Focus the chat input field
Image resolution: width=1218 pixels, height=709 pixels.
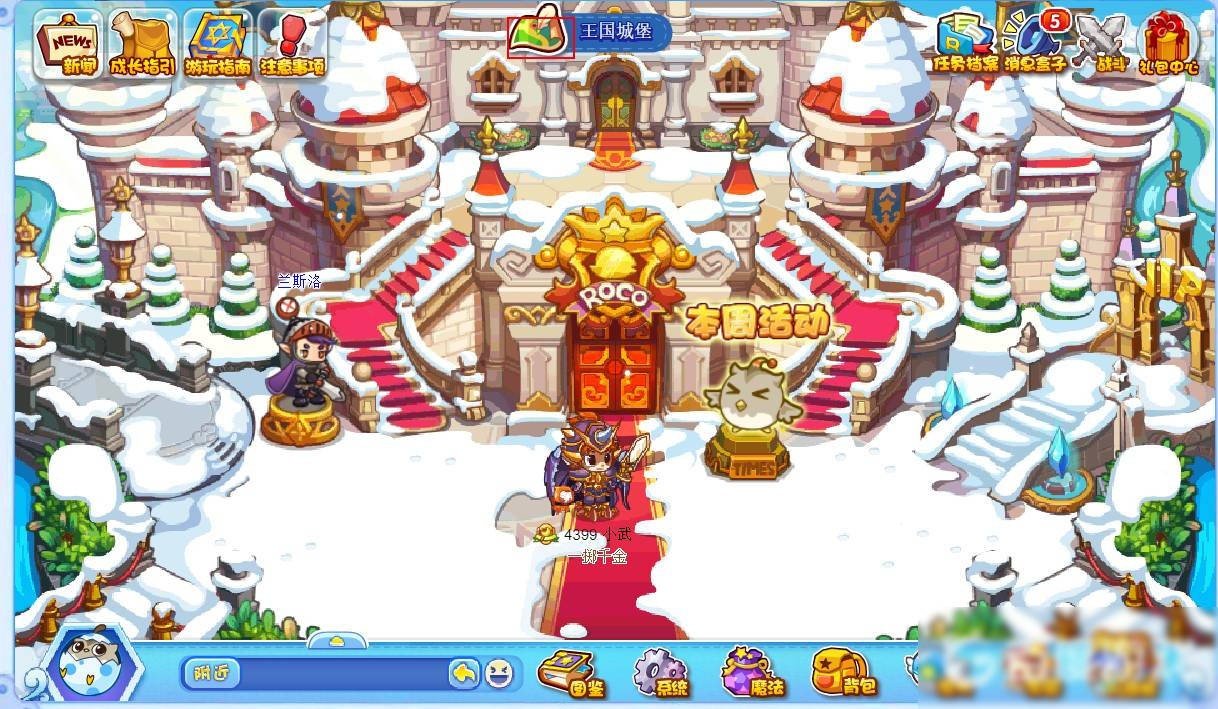coord(340,673)
